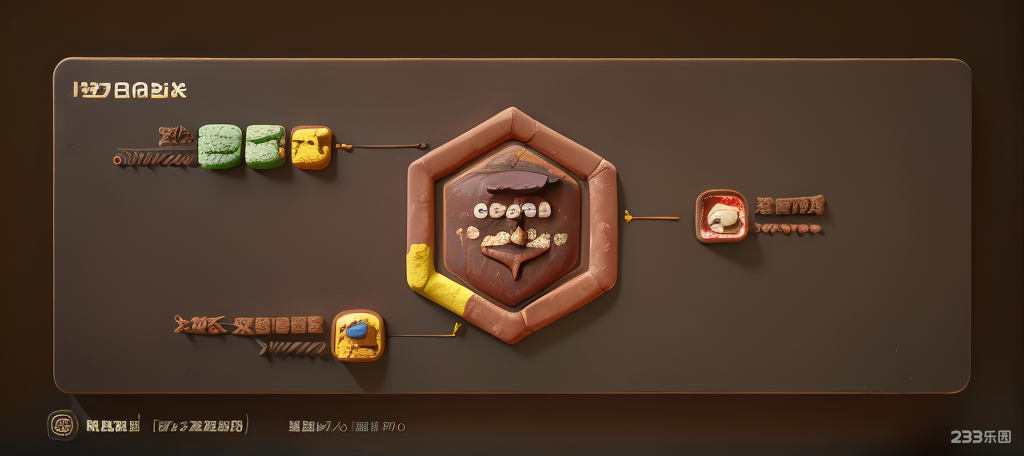The image size is (1024, 456).
Task: Select the yellow tile with blue gem
Action: [358, 335]
